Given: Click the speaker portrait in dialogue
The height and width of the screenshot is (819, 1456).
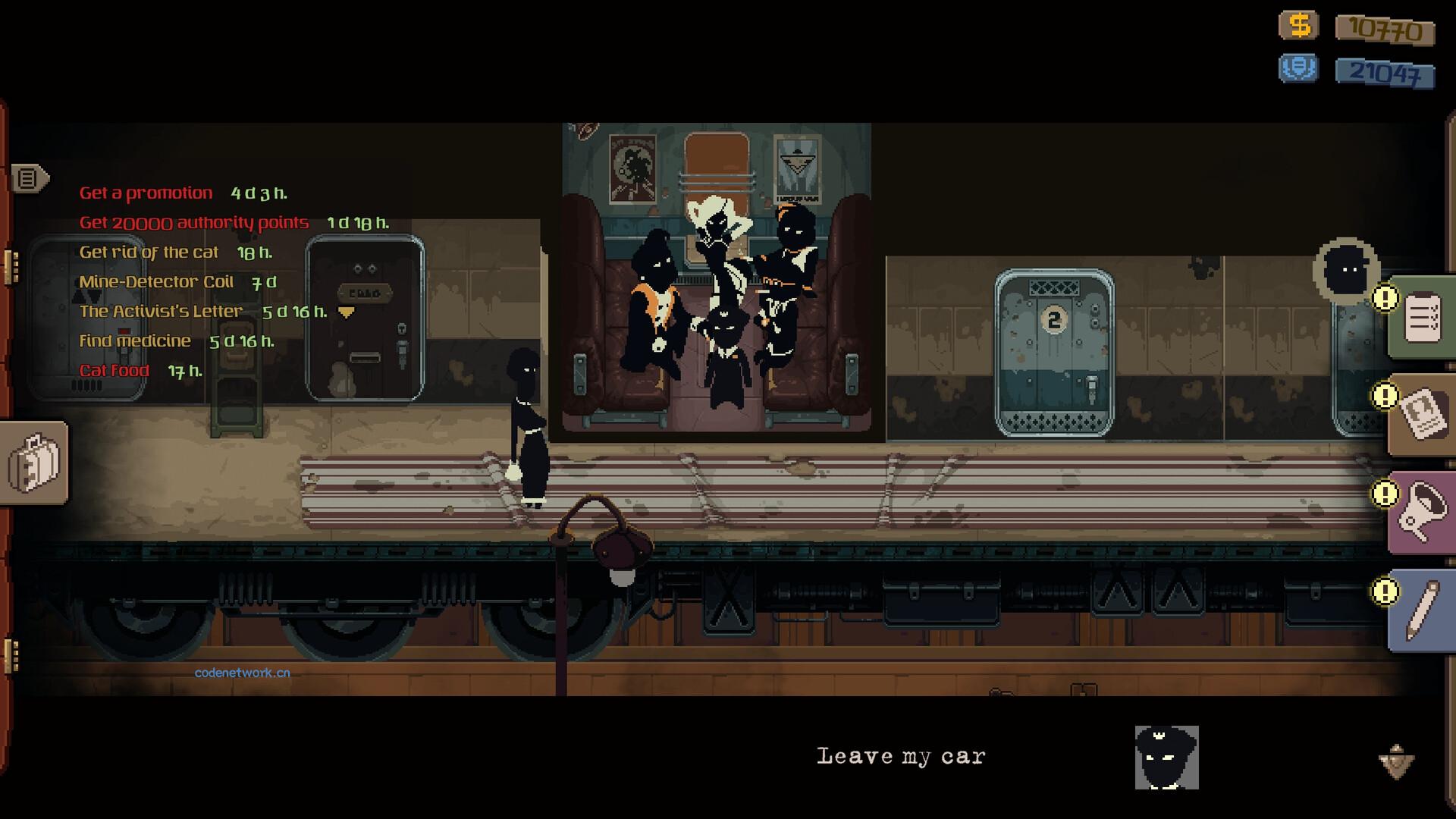Looking at the screenshot, I should coord(1166,758).
